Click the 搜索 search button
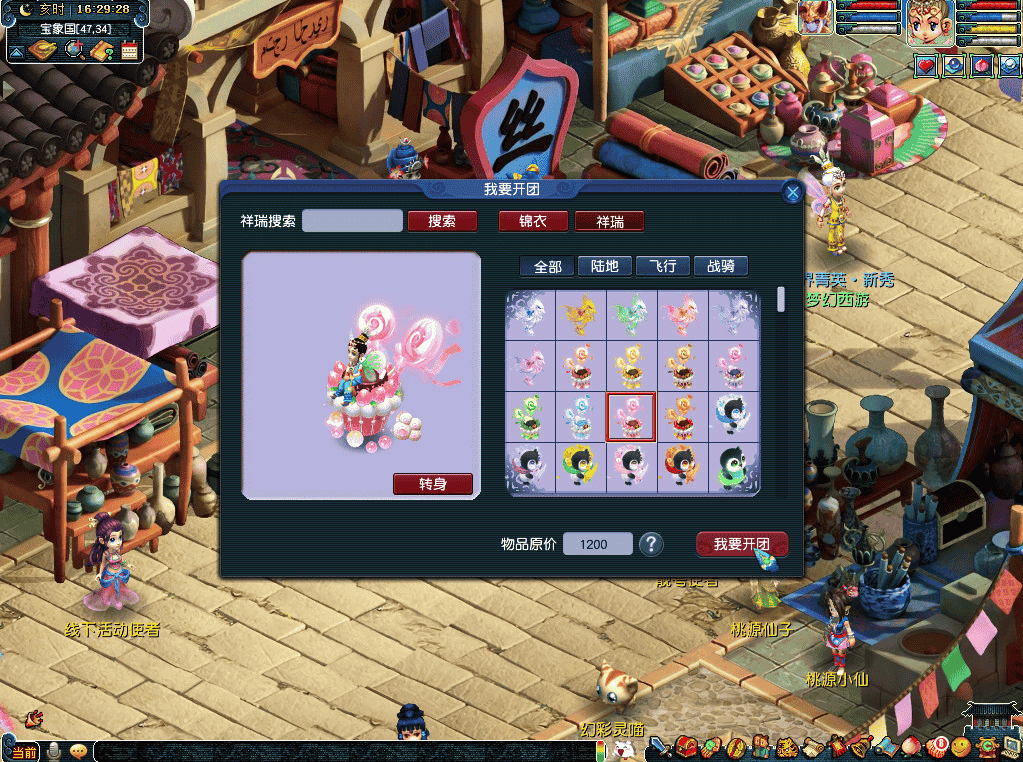The height and width of the screenshot is (762, 1023). click(441, 221)
